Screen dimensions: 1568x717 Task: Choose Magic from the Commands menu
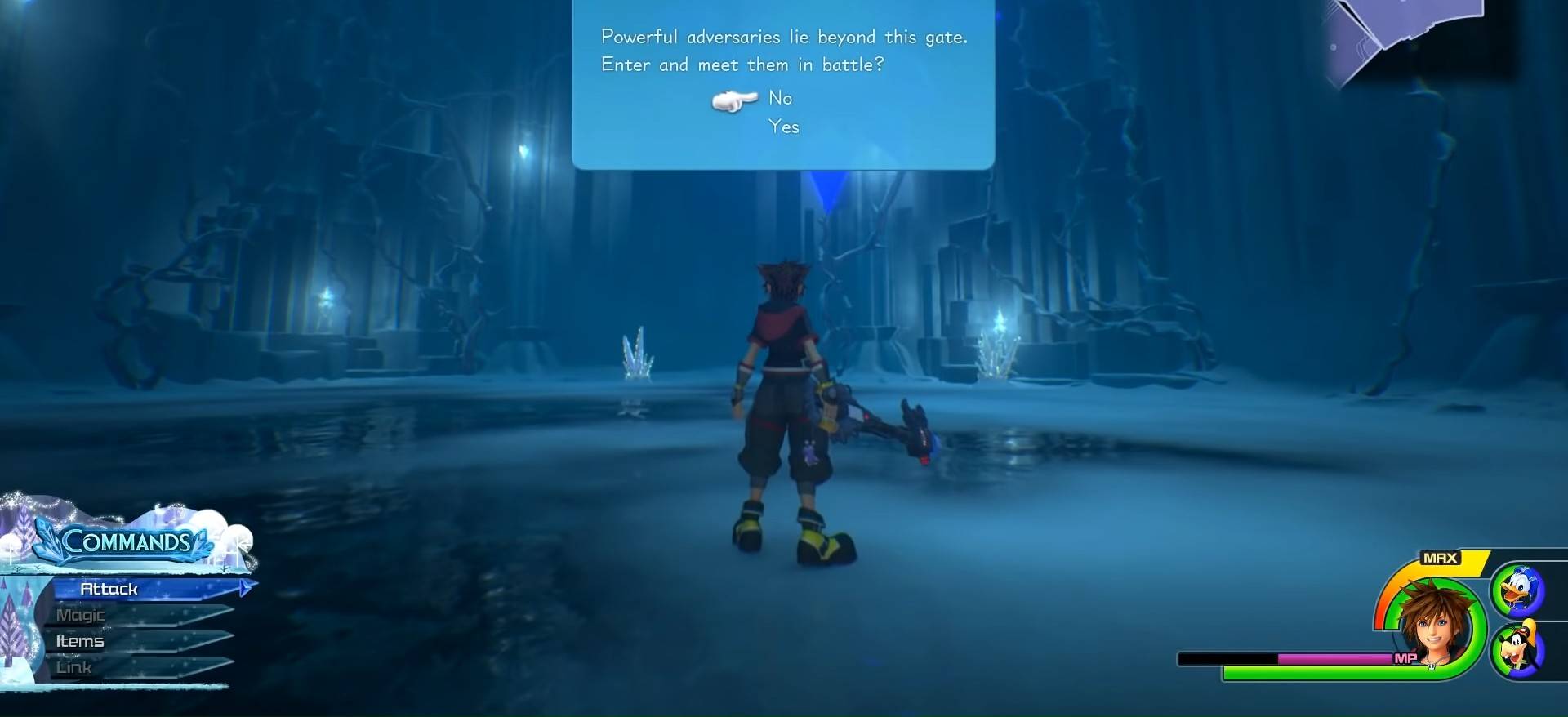(x=79, y=614)
